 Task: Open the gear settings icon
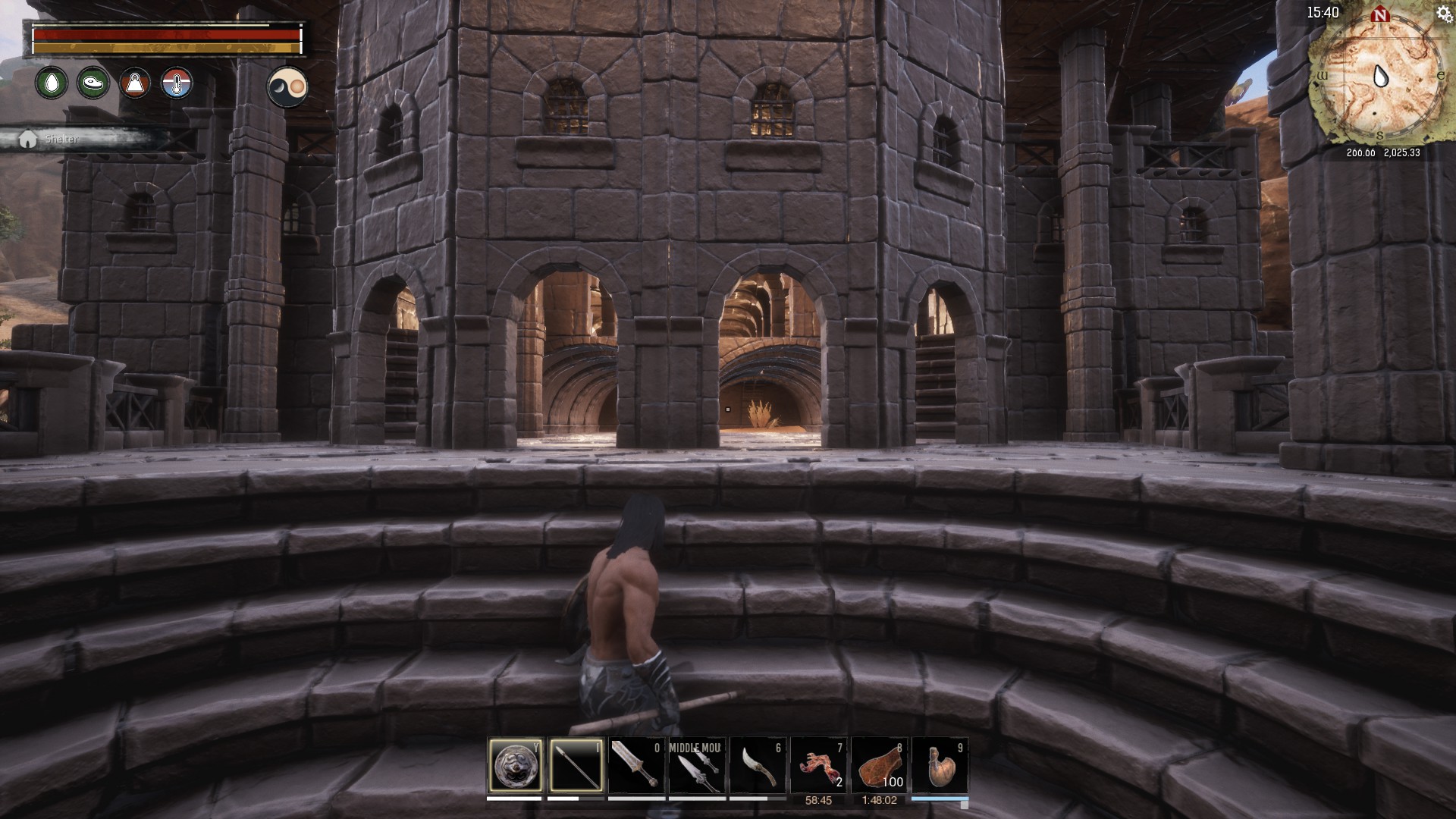pyautogui.click(x=1444, y=14)
